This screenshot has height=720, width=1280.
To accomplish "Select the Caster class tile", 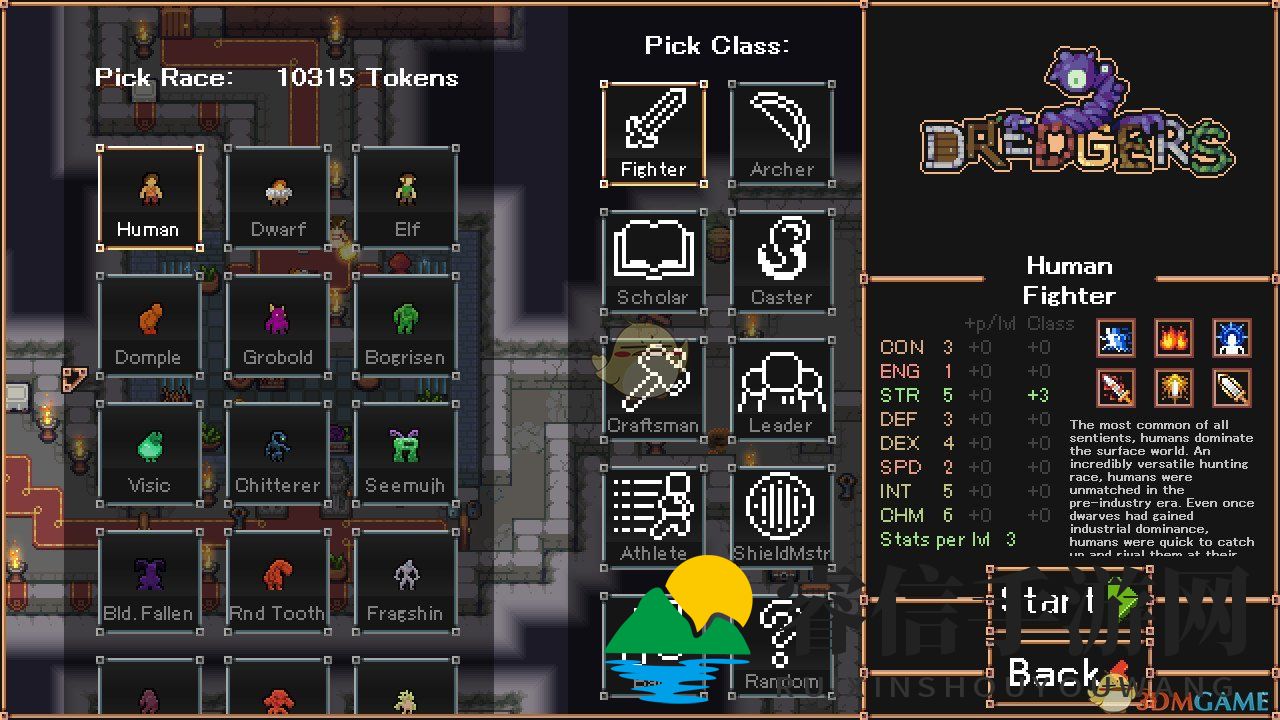I will [782, 261].
